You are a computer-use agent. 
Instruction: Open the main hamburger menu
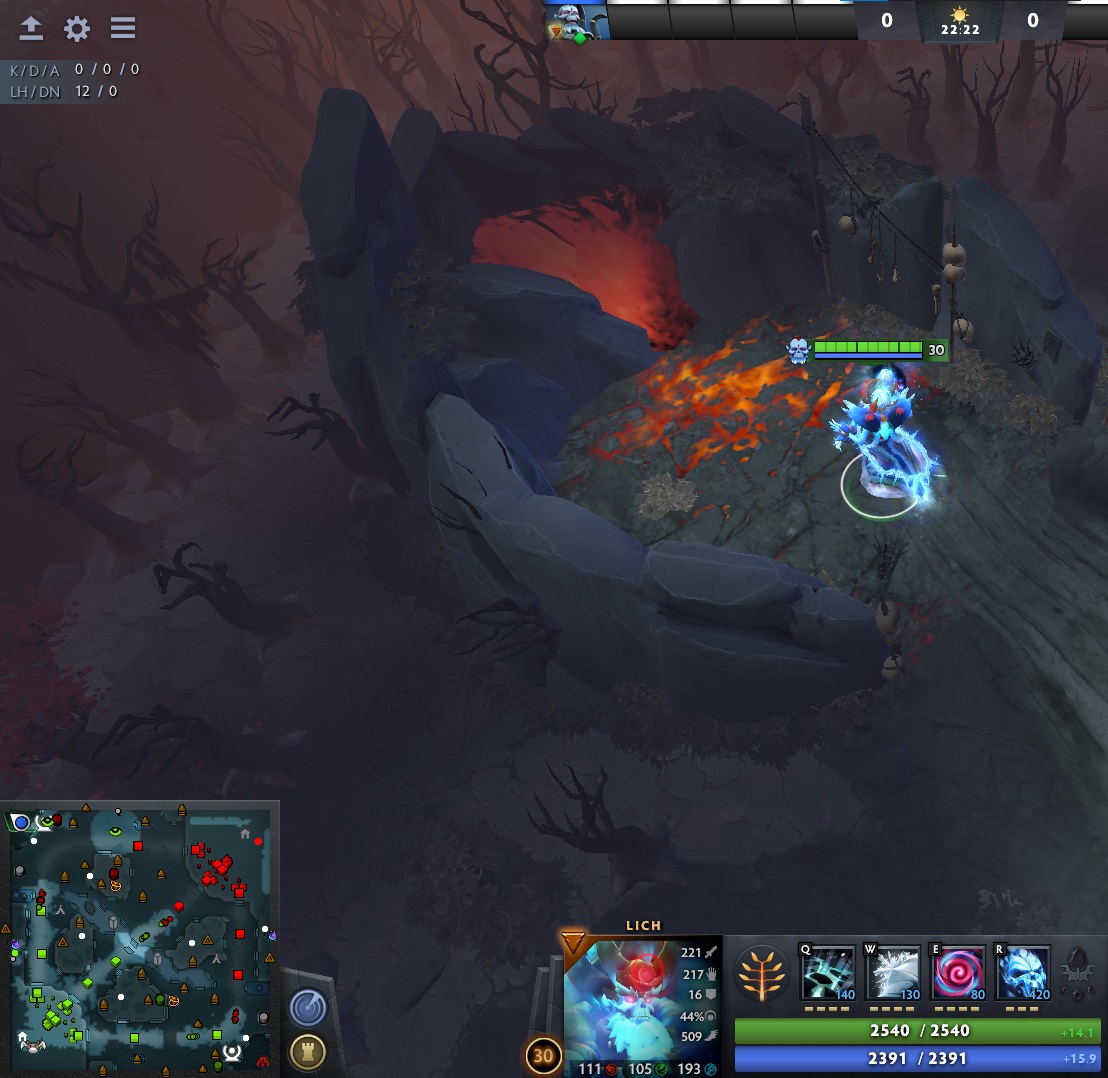(x=123, y=28)
